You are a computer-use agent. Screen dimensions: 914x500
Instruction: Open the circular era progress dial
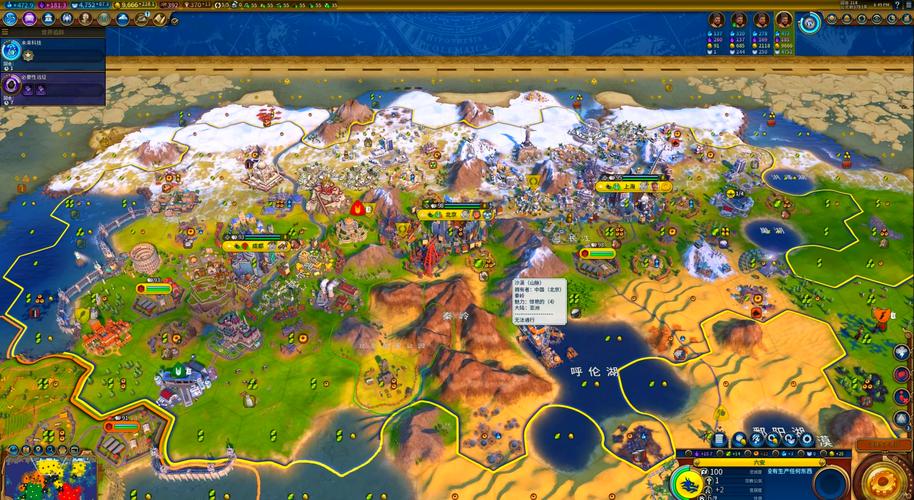click(x=810, y=22)
